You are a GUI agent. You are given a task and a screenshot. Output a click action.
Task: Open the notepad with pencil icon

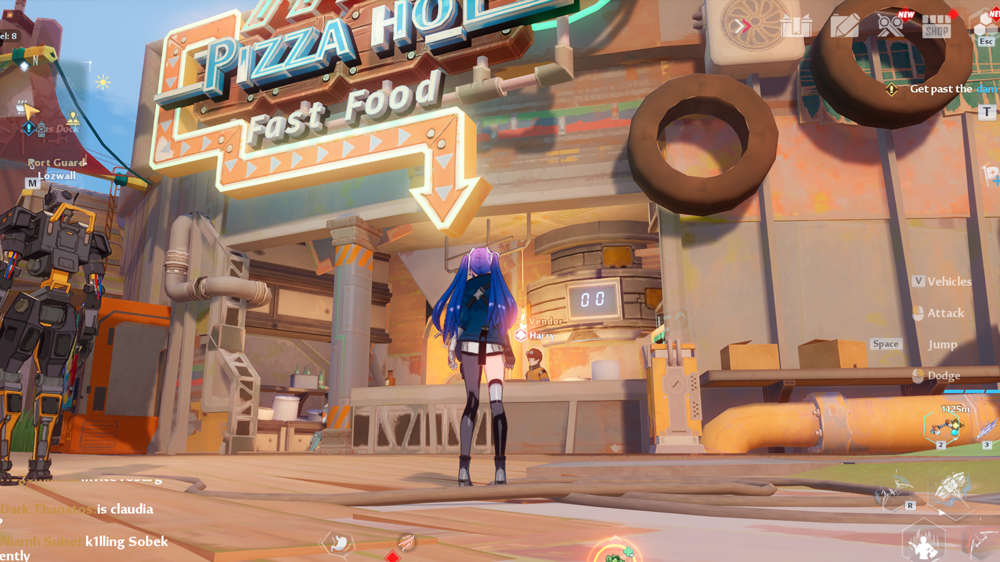[844, 25]
